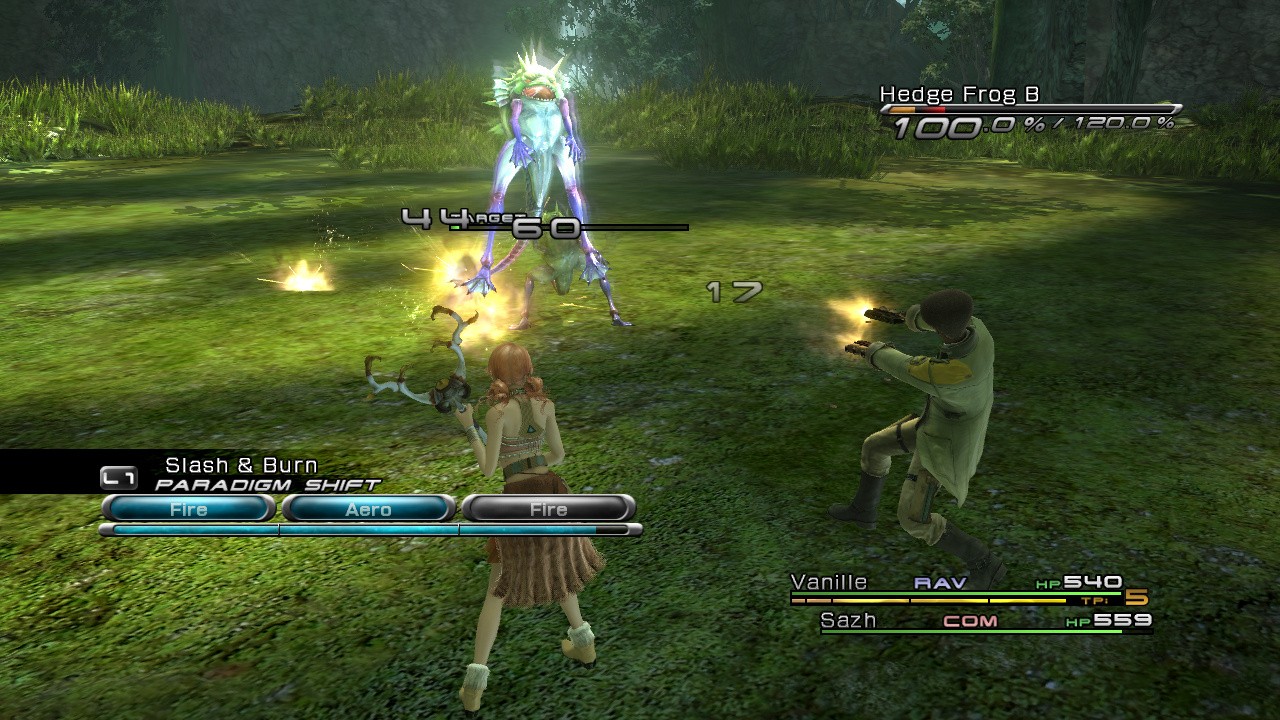Choose the queued Aero command
1280x720 pixels.
(x=368, y=509)
